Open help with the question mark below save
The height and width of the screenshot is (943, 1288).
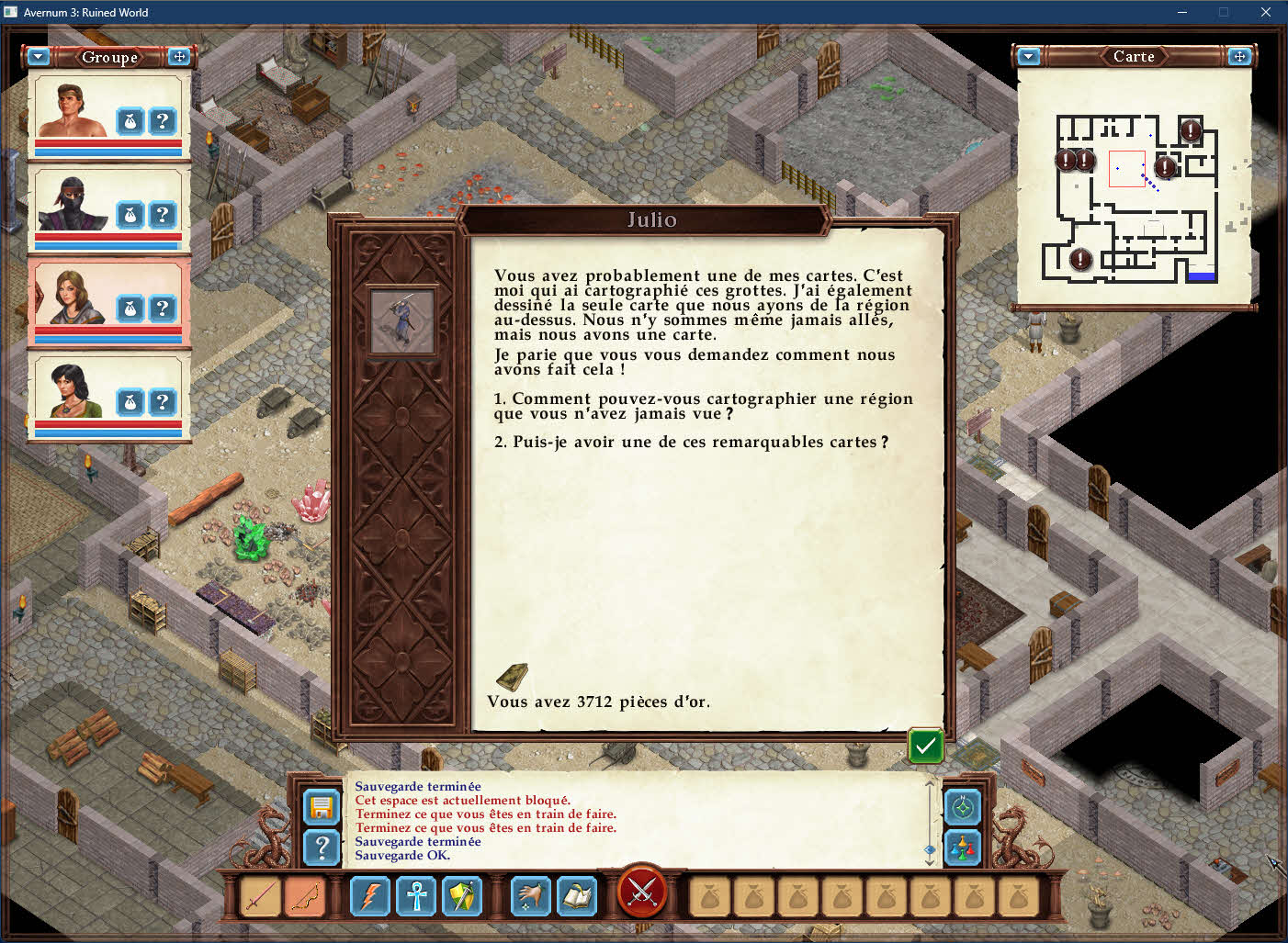(322, 848)
